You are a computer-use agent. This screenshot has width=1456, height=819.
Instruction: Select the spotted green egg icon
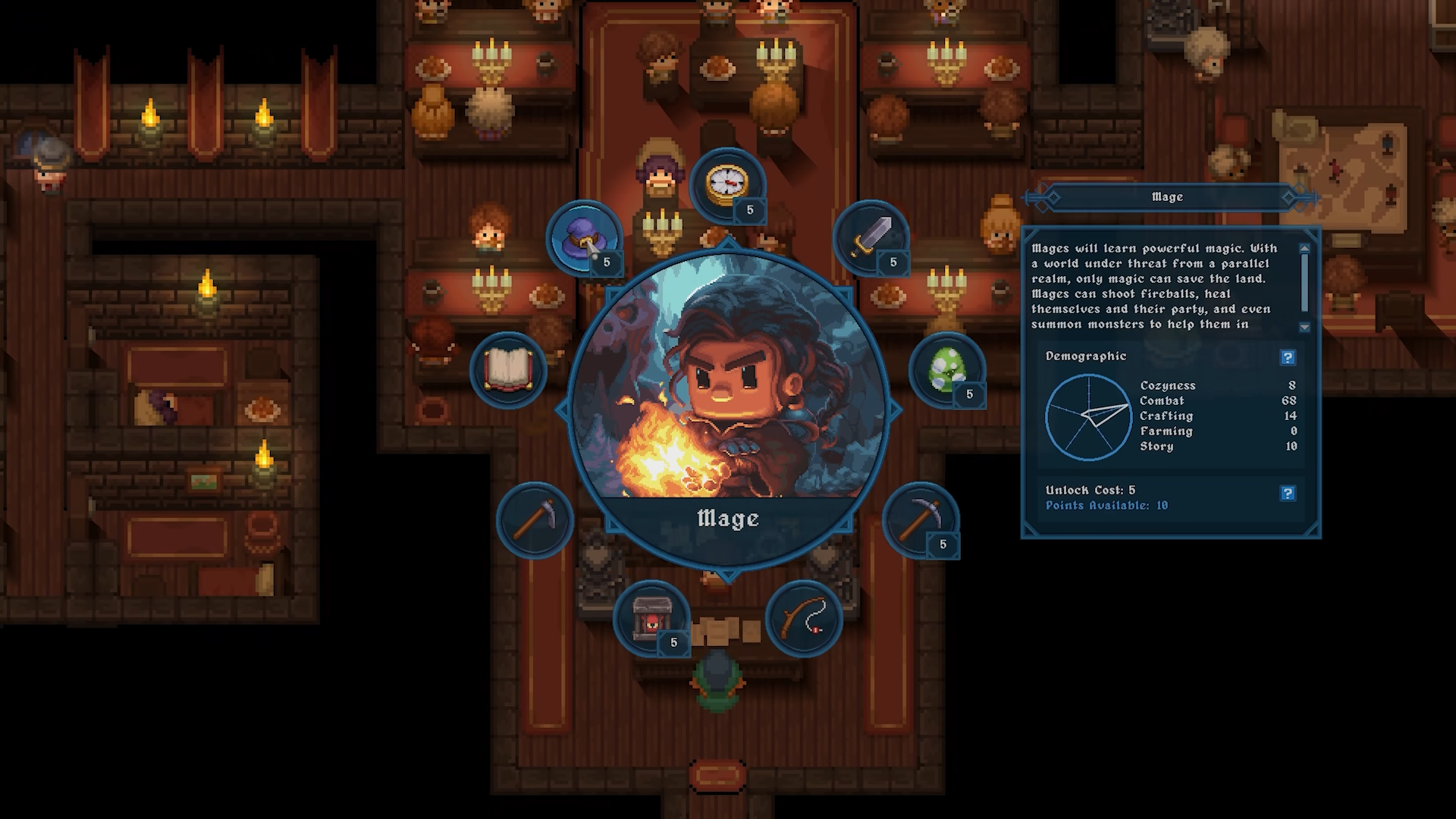(946, 369)
